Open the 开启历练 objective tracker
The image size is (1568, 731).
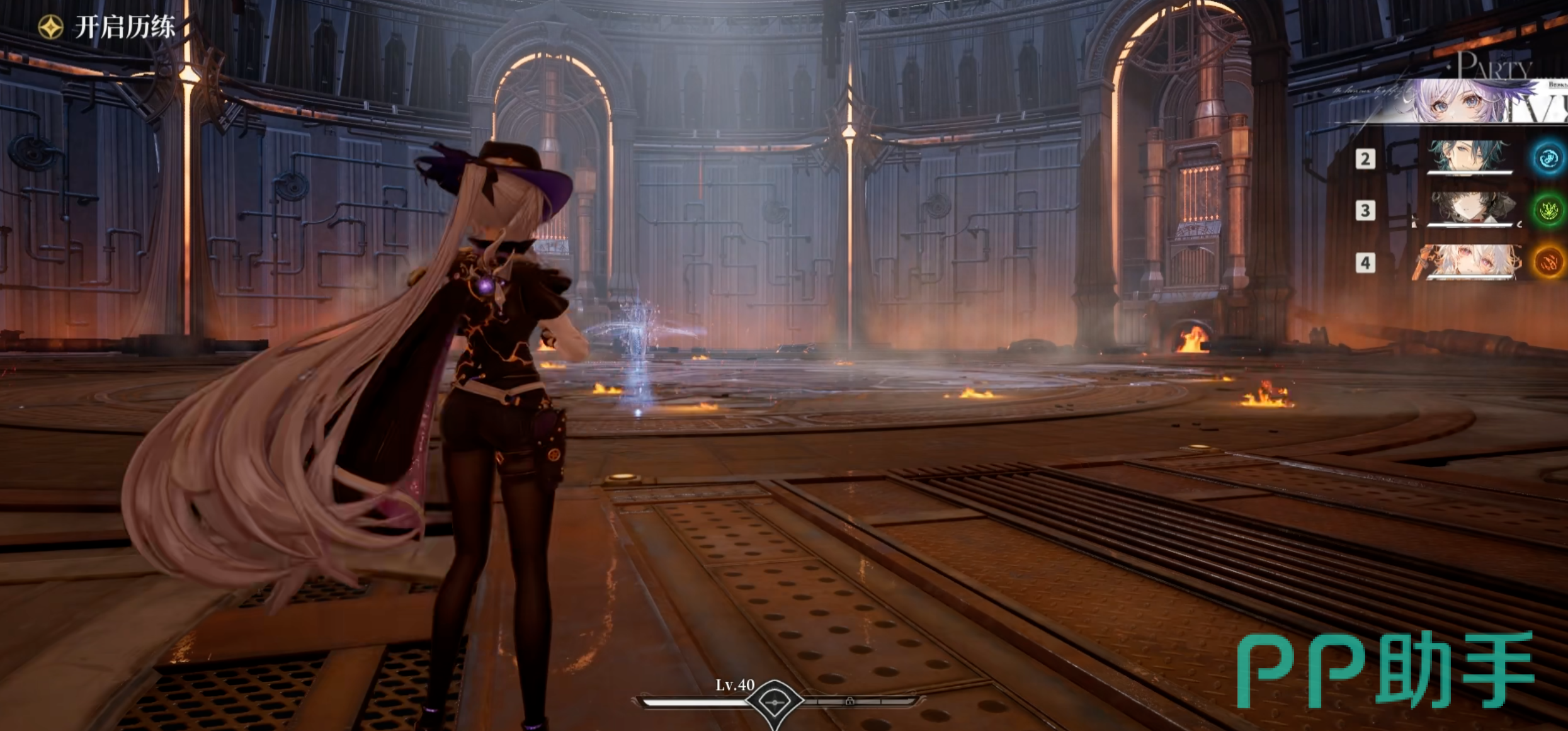coord(107,27)
